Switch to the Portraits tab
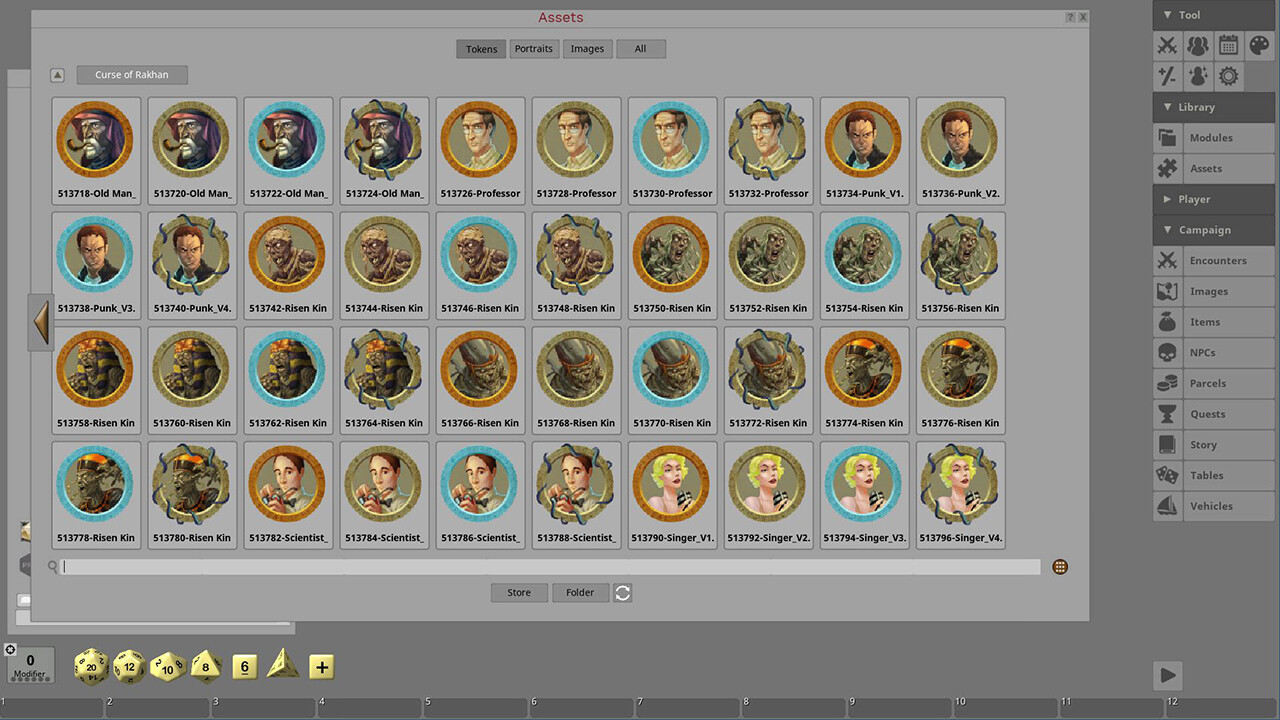Screen dimensions: 1280x720 pos(533,48)
